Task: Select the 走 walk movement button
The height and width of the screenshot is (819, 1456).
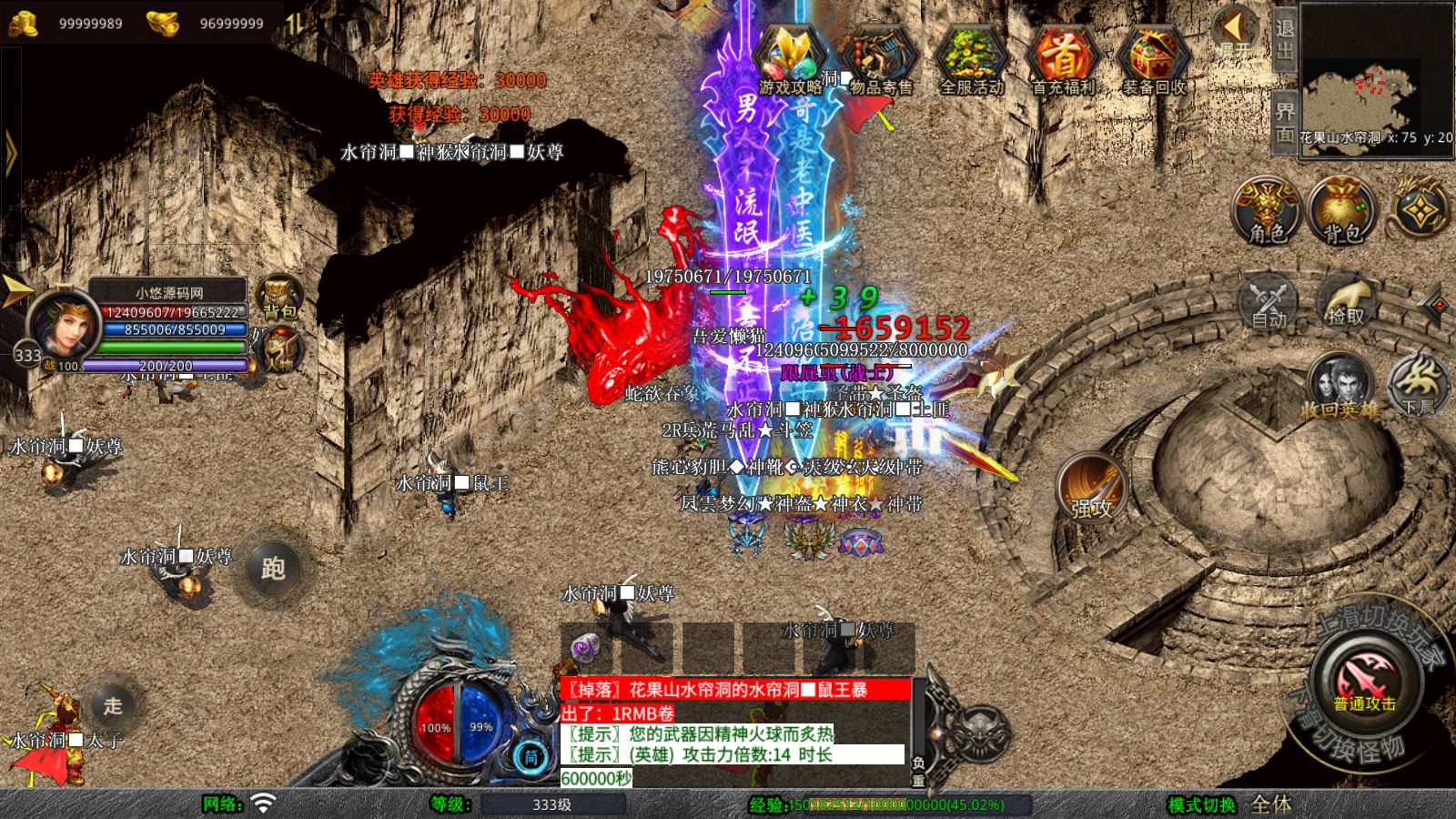Action: pyautogui.click(x=112, y=705)
